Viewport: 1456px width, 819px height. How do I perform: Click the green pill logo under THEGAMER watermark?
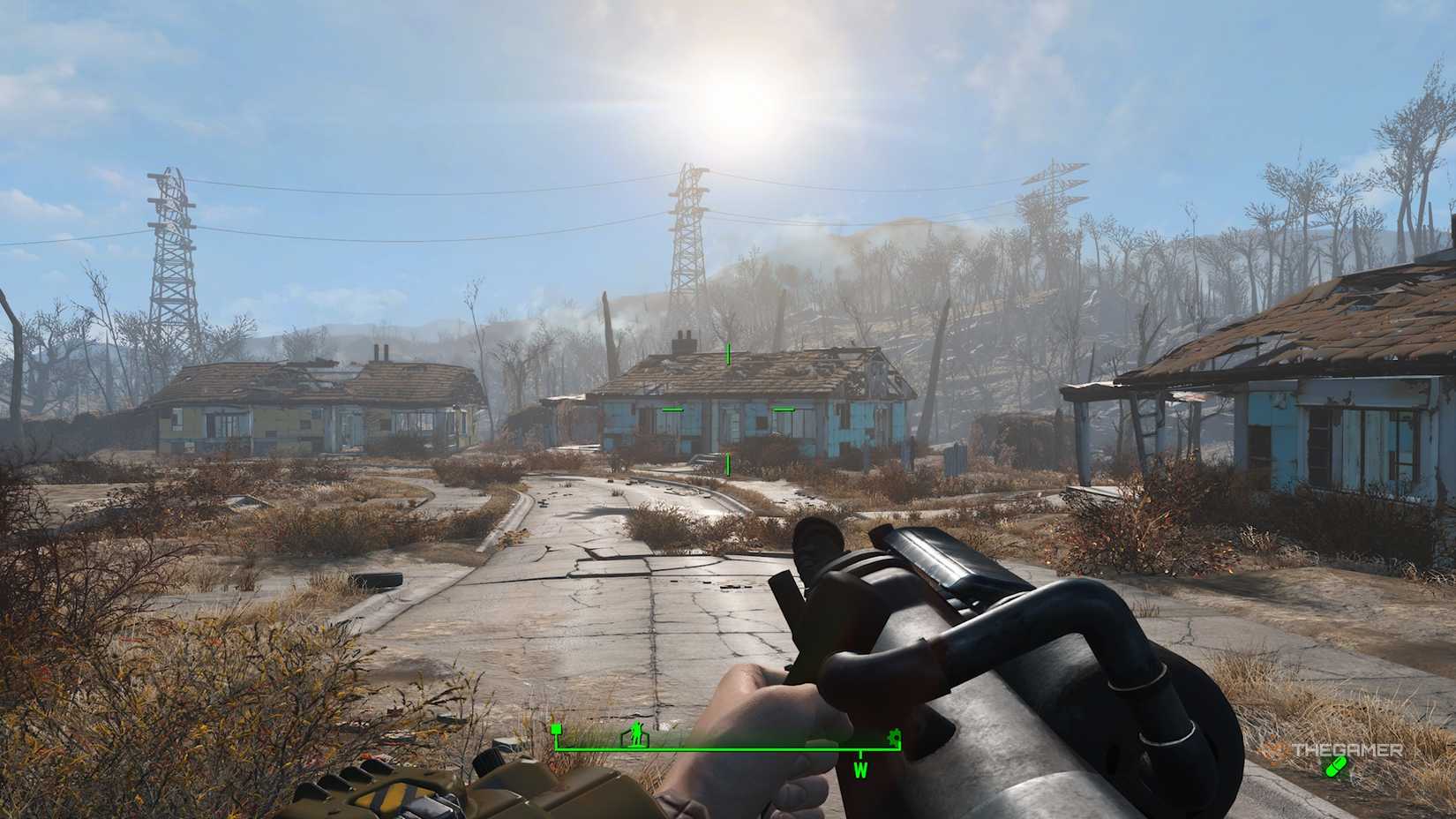(x=1336, y=766)
